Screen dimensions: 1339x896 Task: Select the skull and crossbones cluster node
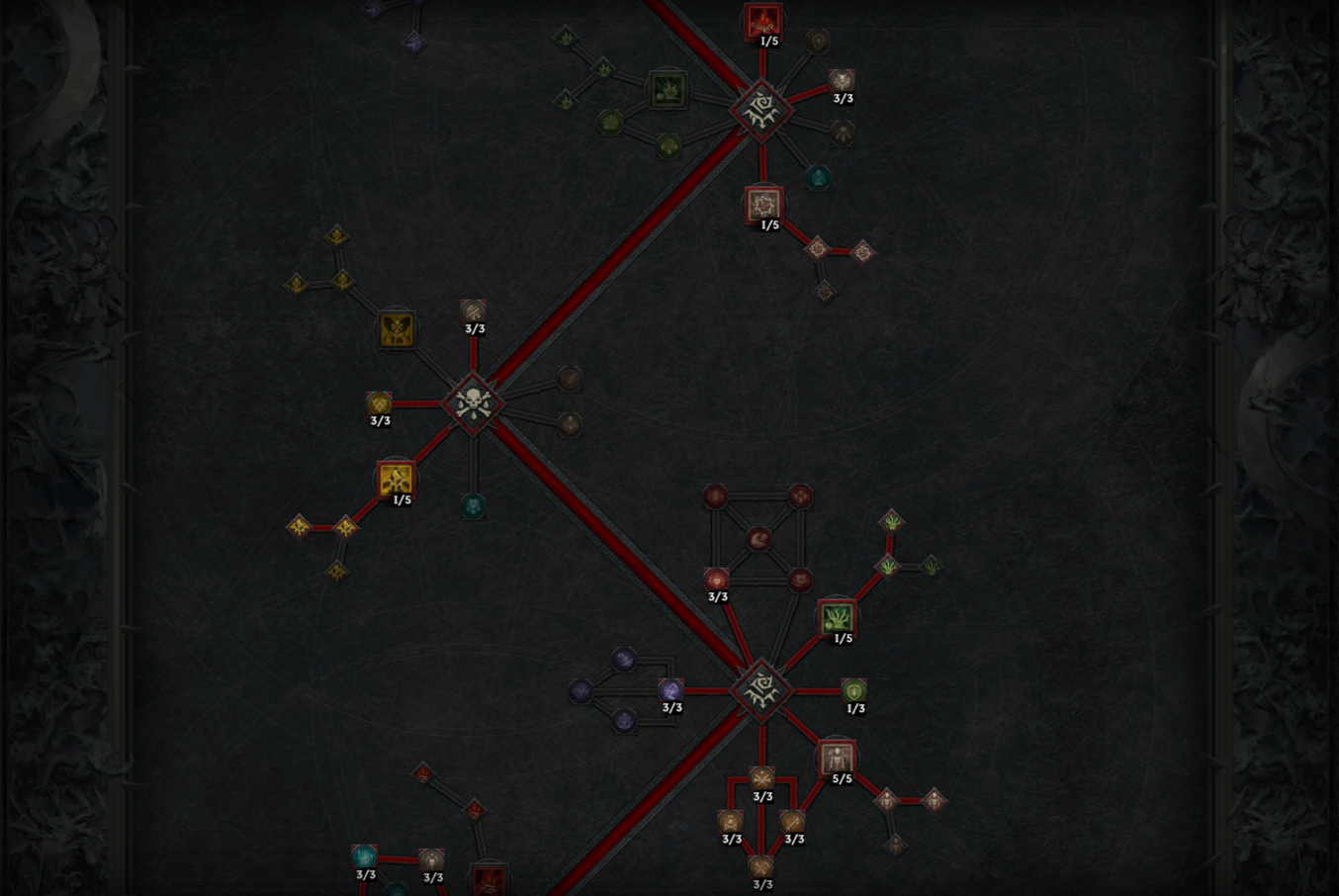pyautogui.click(x=473, y=403)
